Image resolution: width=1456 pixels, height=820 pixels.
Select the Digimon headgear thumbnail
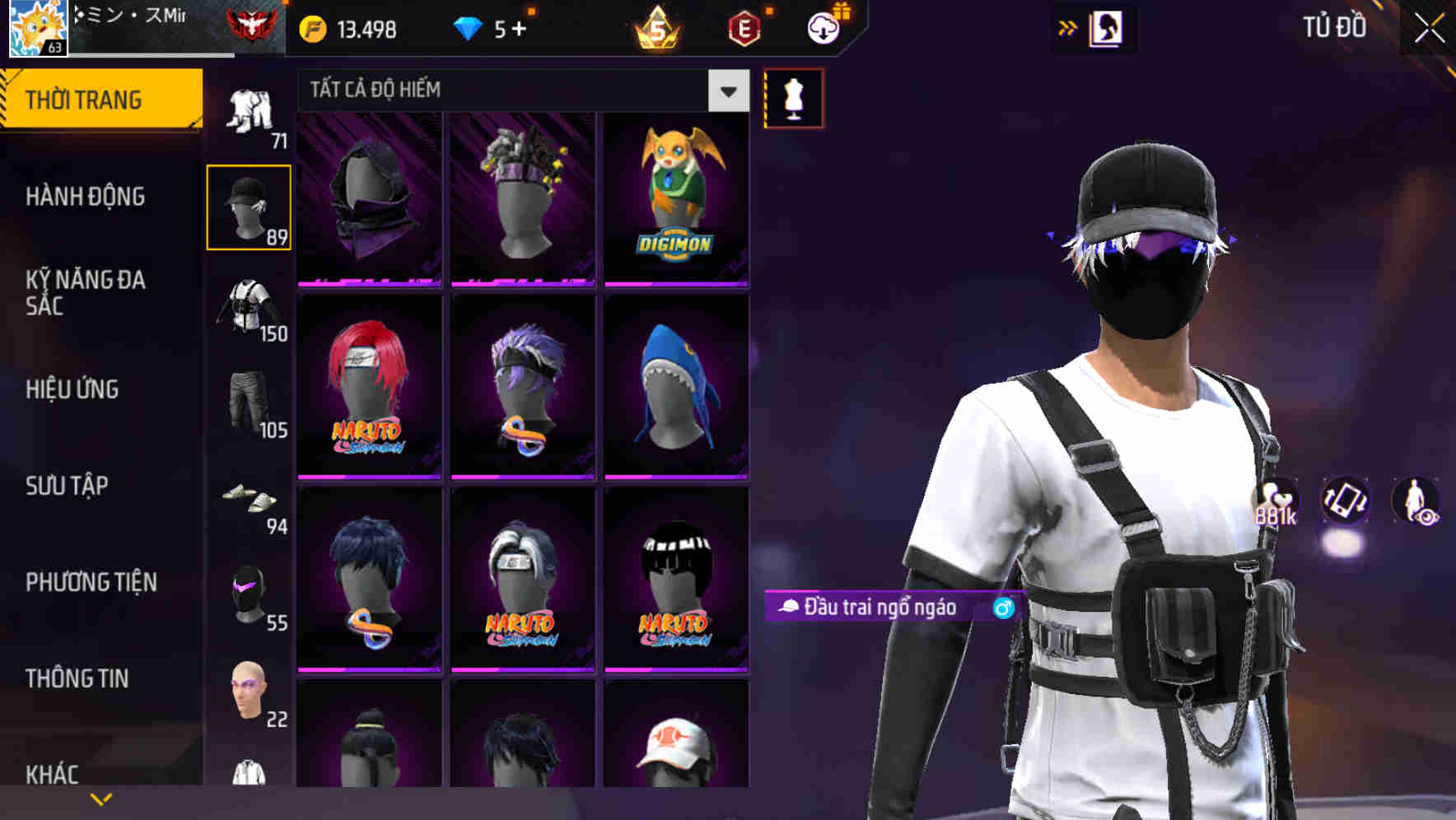(x=677, y=198)
